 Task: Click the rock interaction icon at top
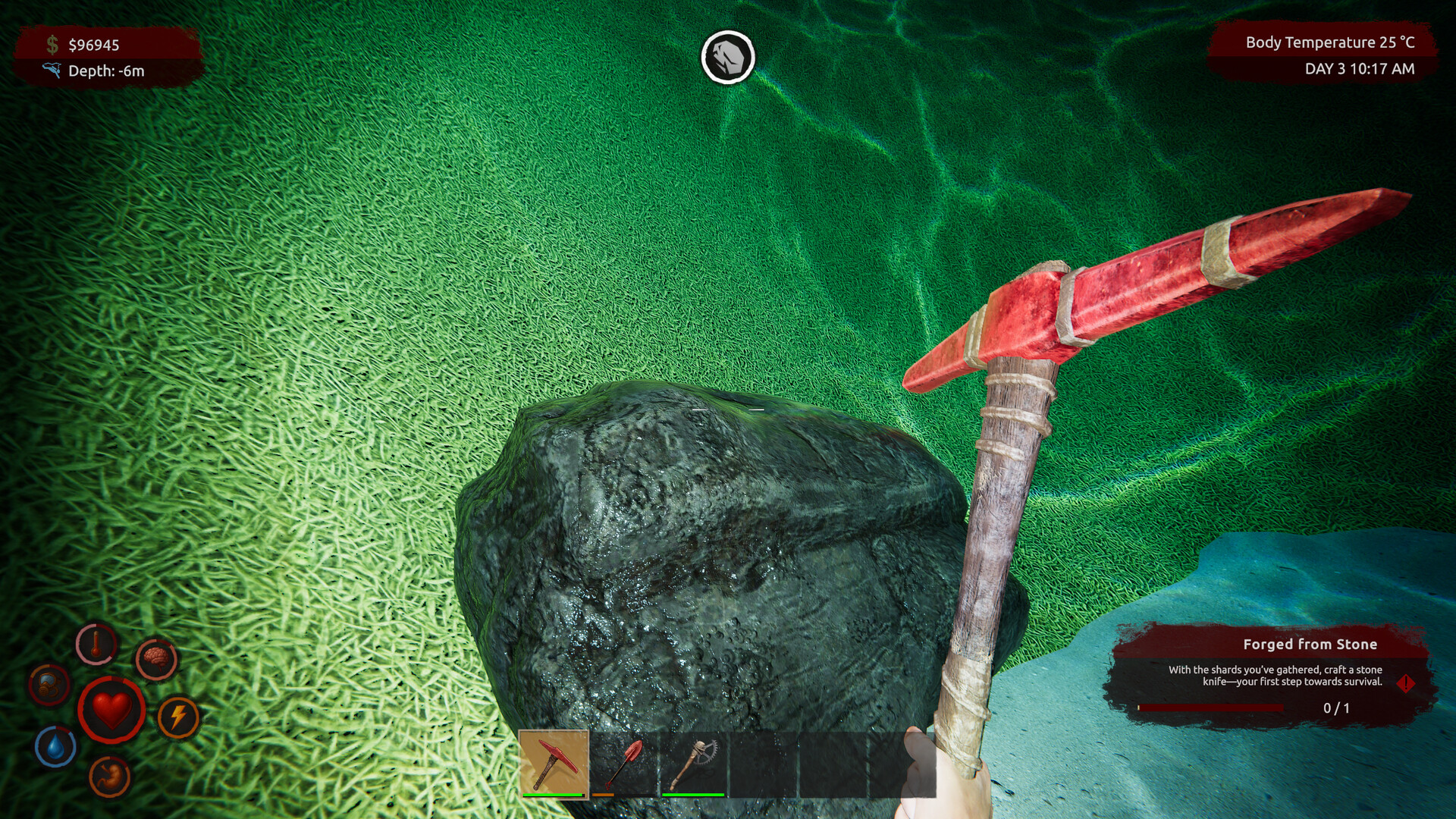[x=727, y=57]
